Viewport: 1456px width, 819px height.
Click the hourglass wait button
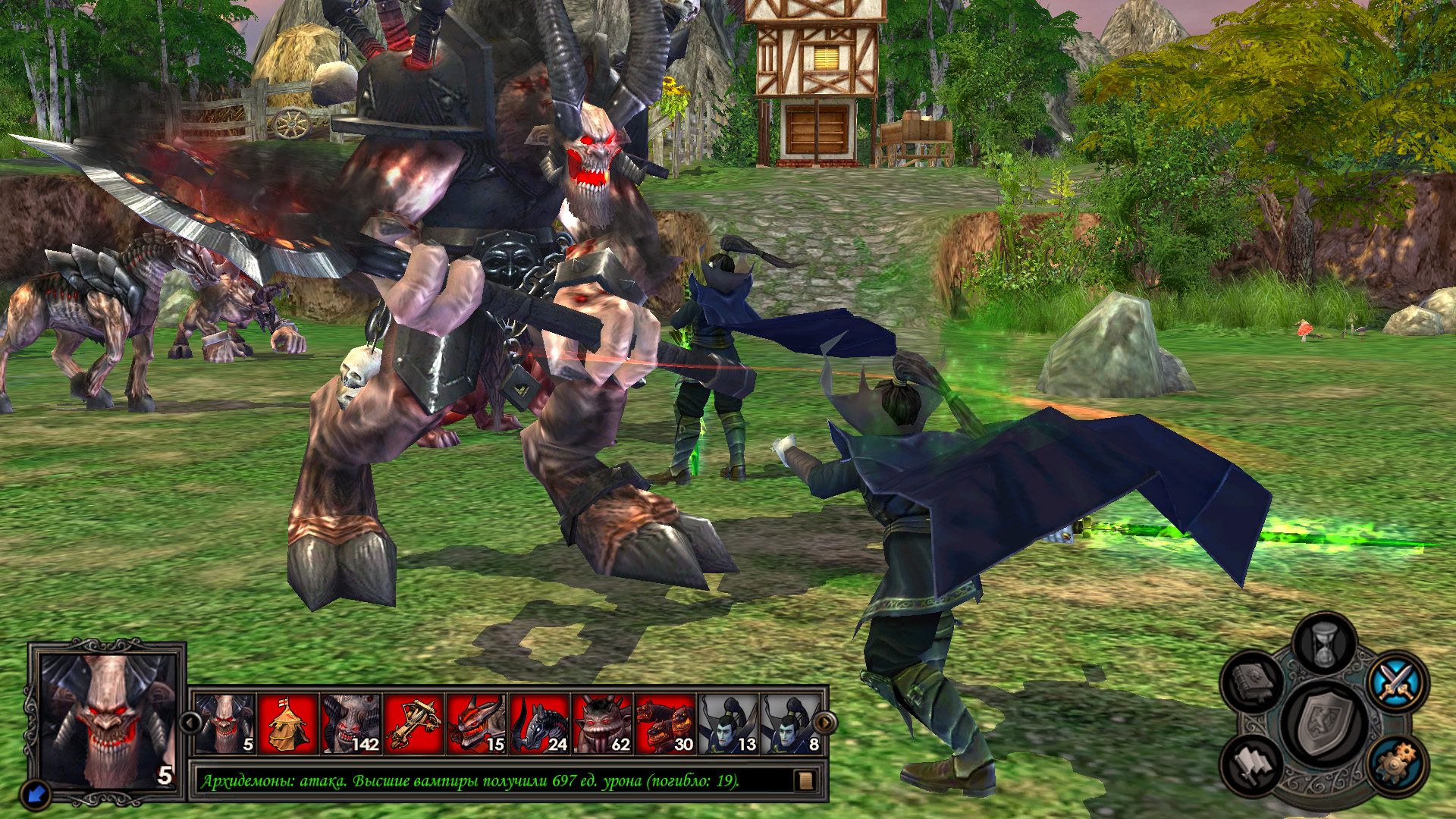coord(1324,645)
